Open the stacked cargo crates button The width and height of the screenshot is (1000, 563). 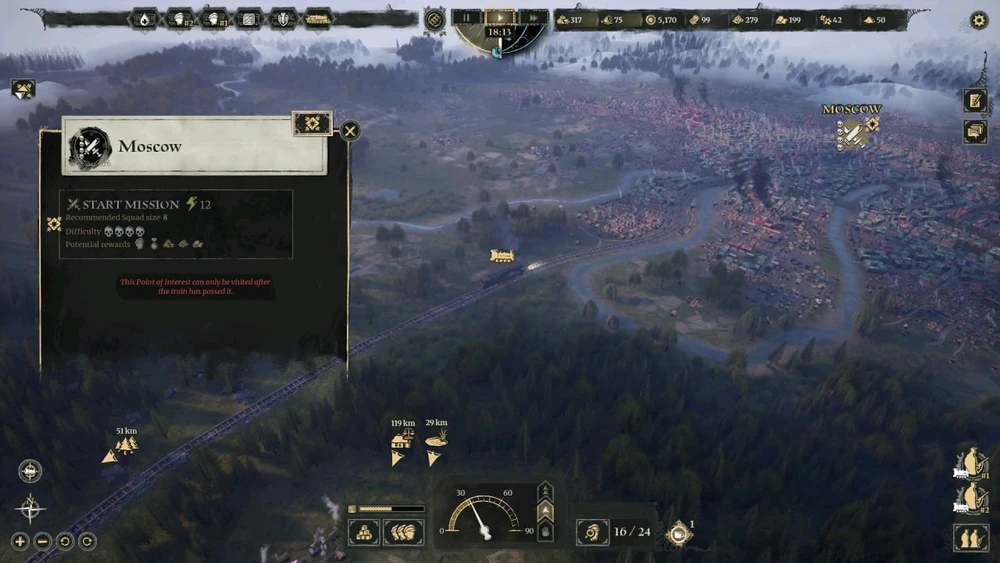point(363,532)
